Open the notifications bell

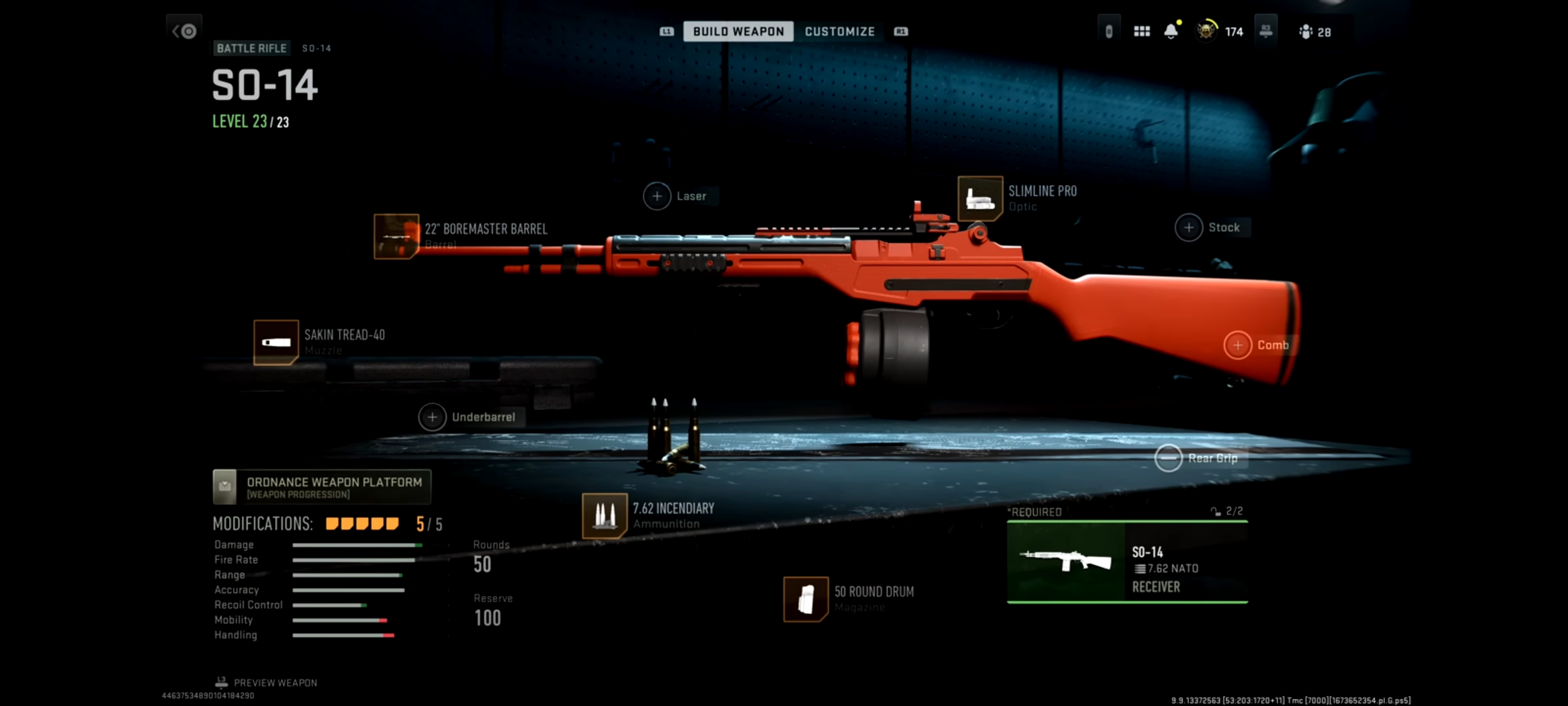tap(1171, 31)
